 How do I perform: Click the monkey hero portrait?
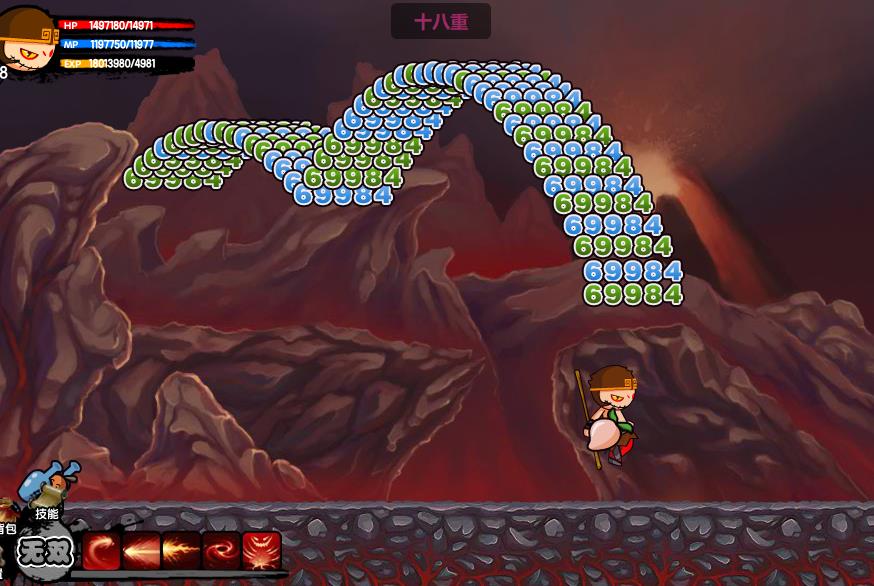click(28, 40)
